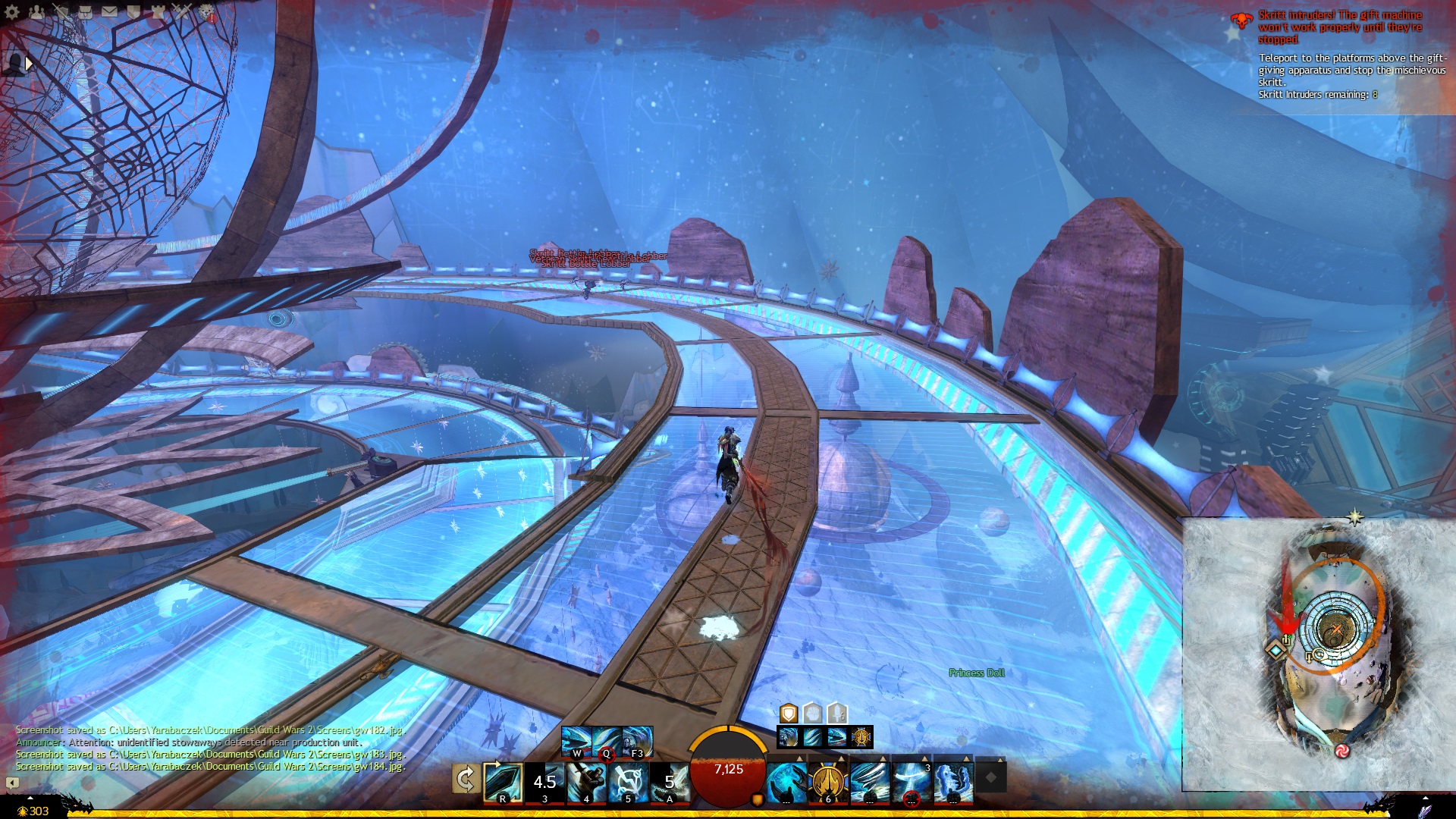Activate the first weapon skill bound to R
The image size is (1456, 819).
[503, 782]
